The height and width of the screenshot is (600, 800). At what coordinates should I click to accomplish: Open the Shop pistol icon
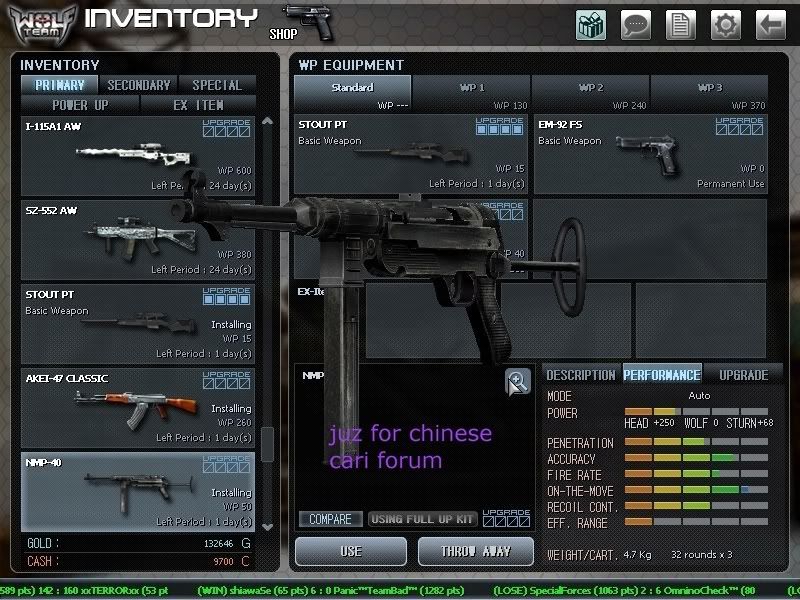pyautogui.click(x=307, y=22)
